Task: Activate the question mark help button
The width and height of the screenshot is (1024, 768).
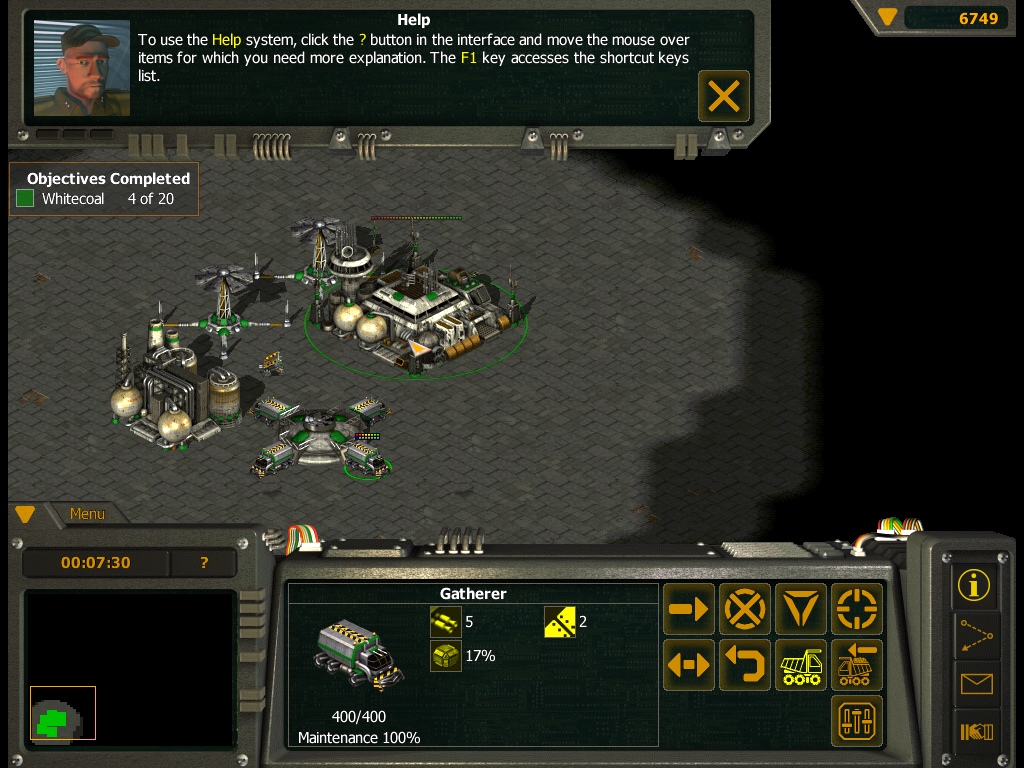Action: coord(204,563)
